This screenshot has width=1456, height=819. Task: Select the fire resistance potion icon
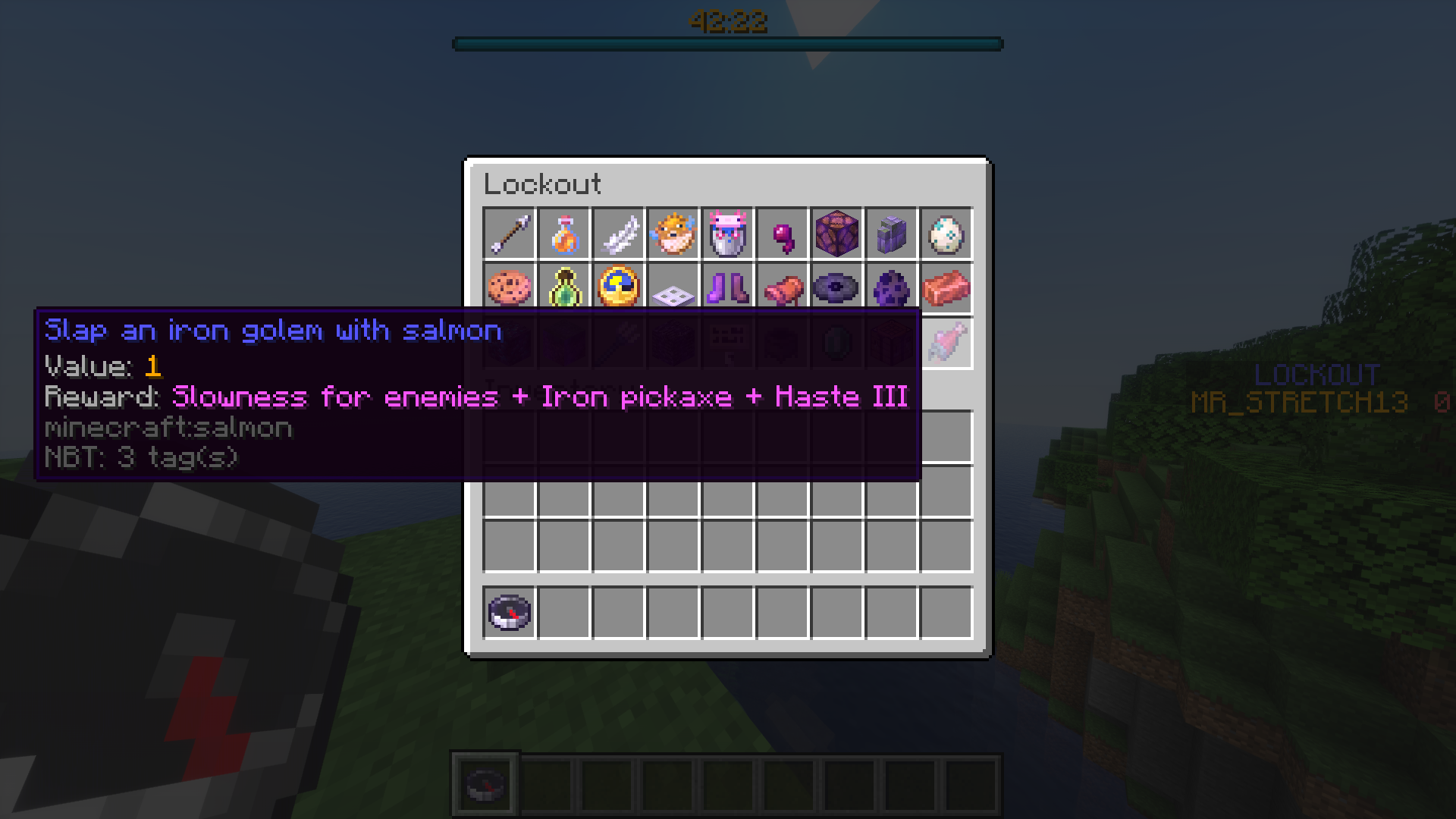[x=564, y=235]
